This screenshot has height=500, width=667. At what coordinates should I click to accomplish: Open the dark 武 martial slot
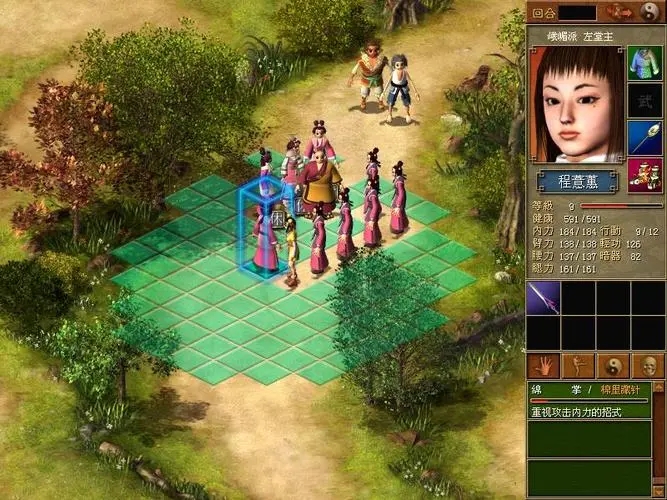point(644,100)
